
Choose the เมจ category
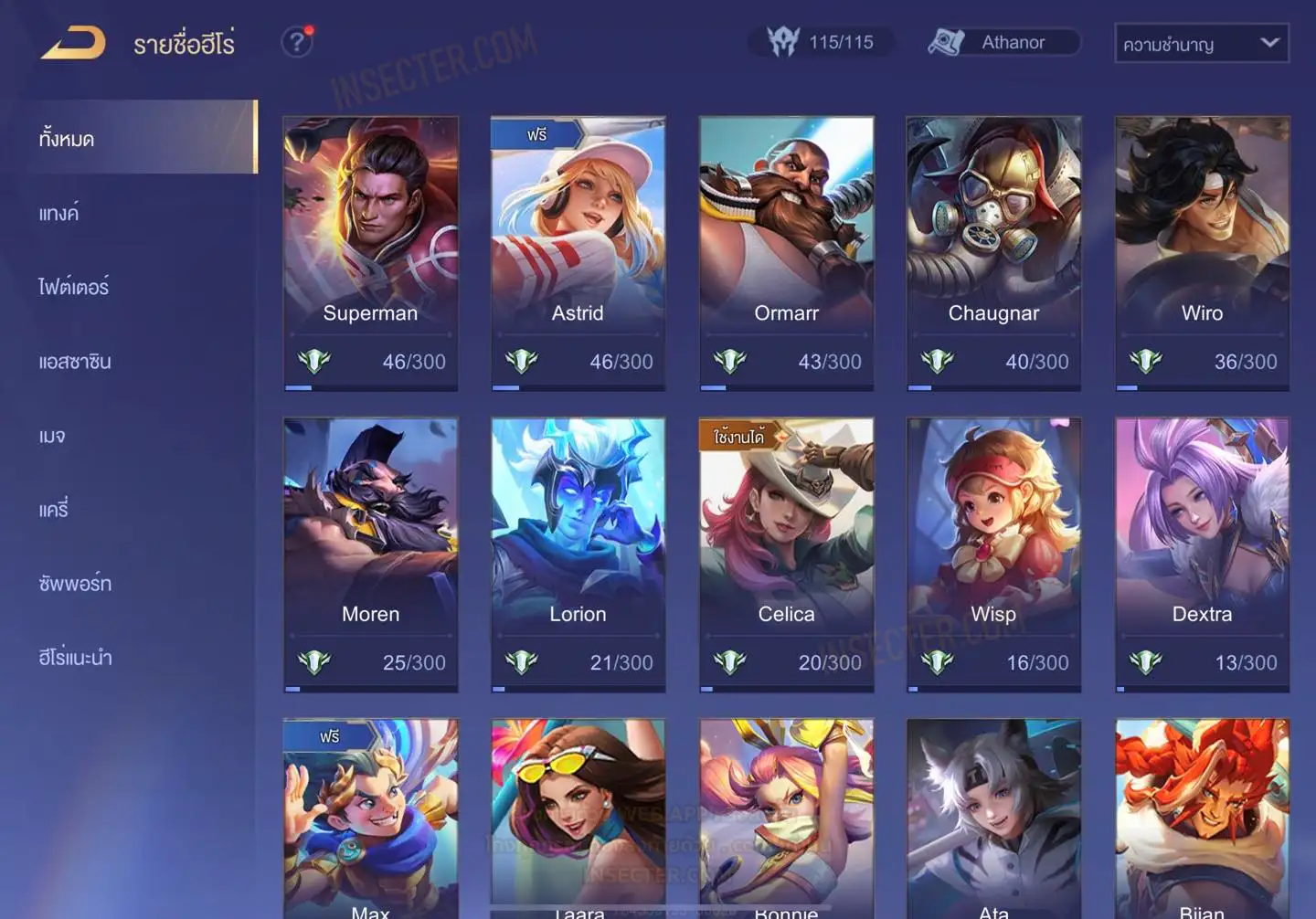pyautogui.click(x=52, y=436)
